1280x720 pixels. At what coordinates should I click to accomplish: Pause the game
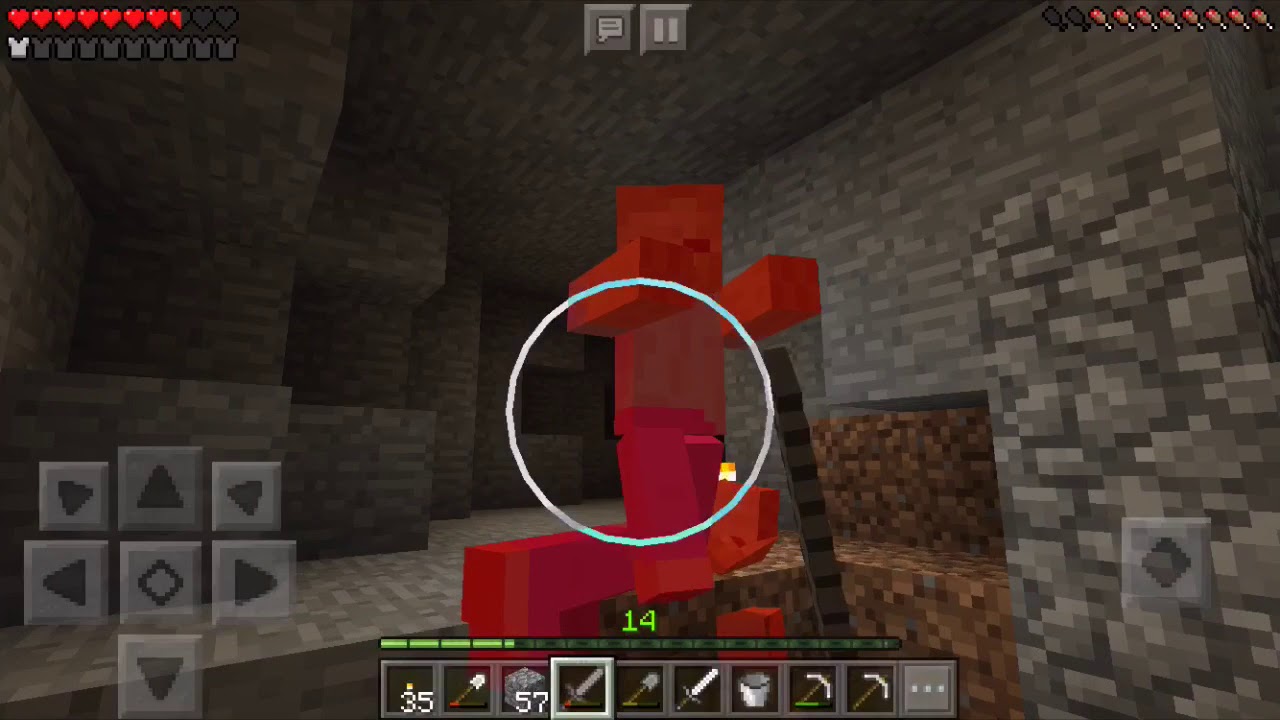665,29
